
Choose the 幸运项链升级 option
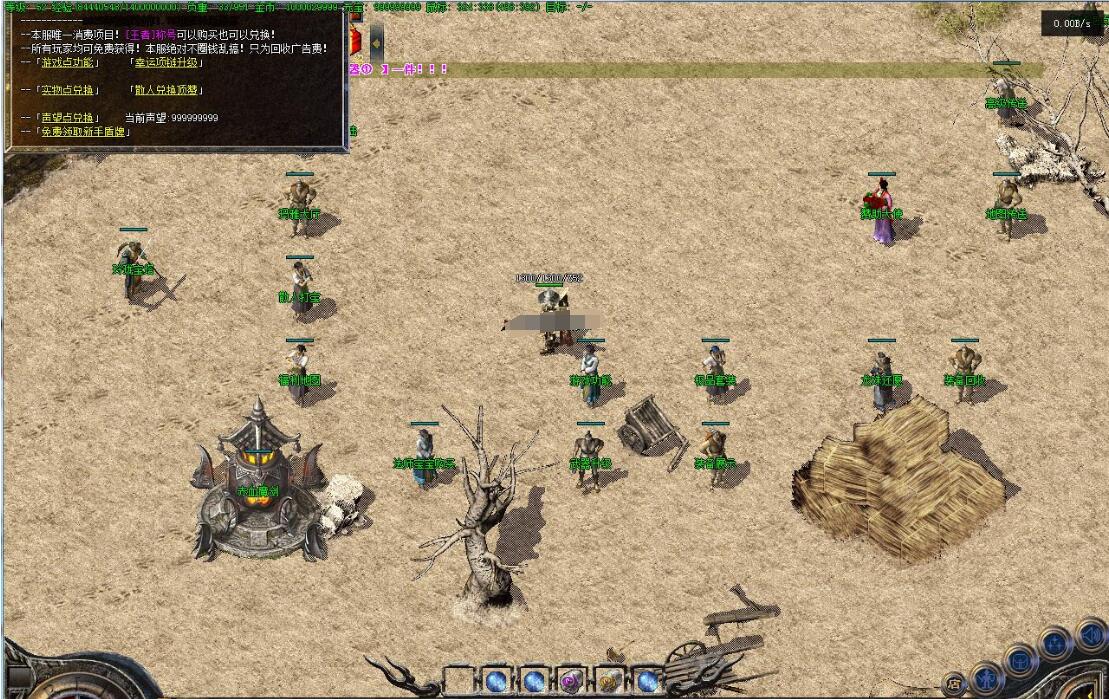[x=167, y=62]
